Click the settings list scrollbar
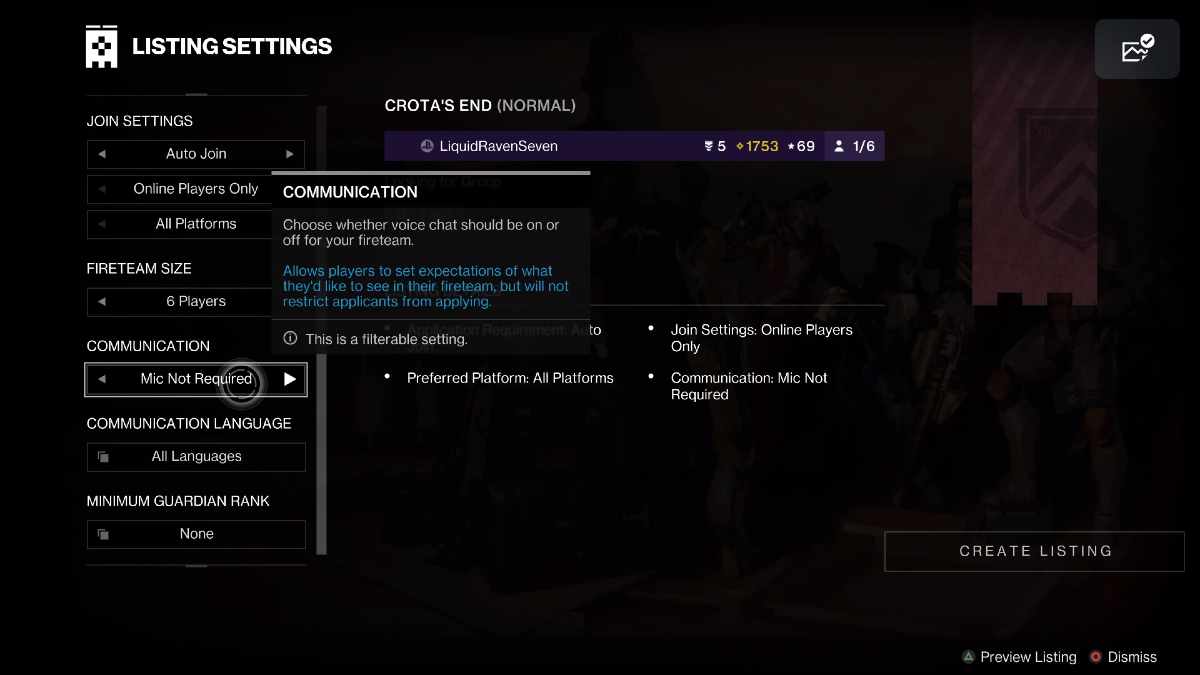Image resolution: width=1200 pixels, height=675 pixels. point(321,330)
